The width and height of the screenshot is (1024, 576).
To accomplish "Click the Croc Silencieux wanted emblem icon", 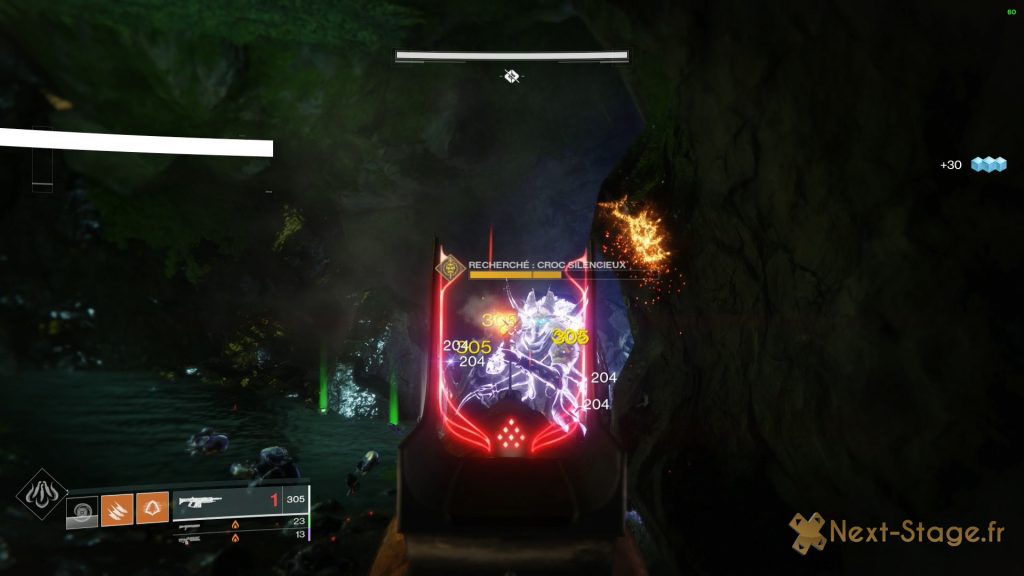I will (x=452, y=268).
